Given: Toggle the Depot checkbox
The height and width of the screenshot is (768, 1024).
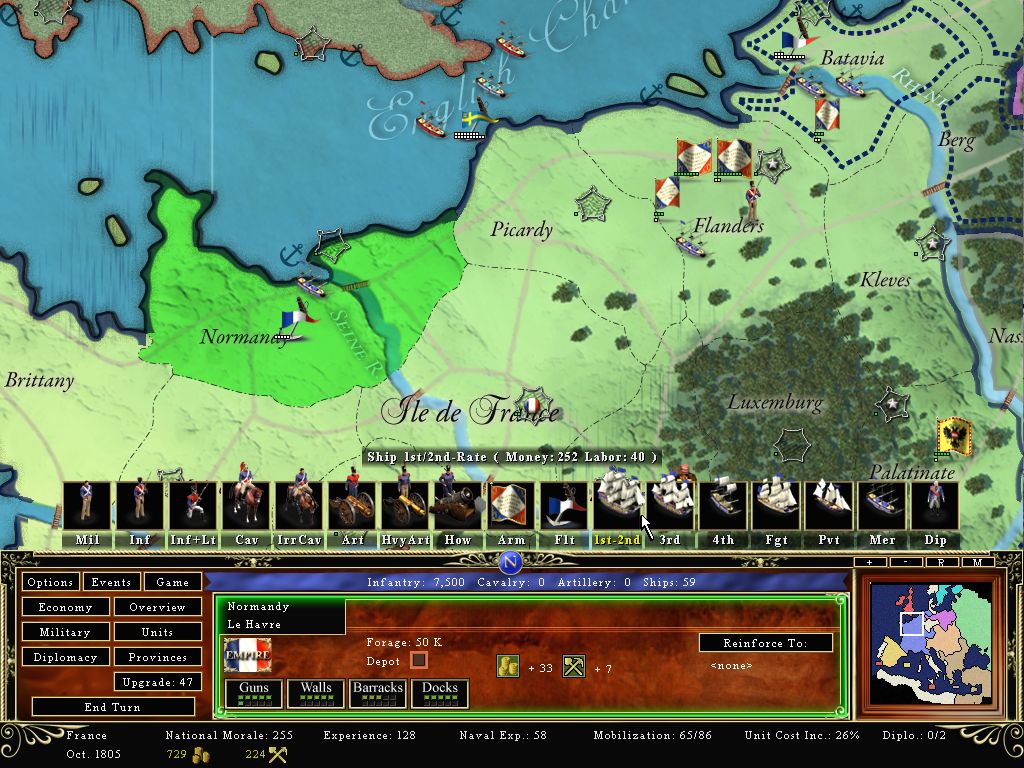Looking at the screenshot, I should click(419, 661).
